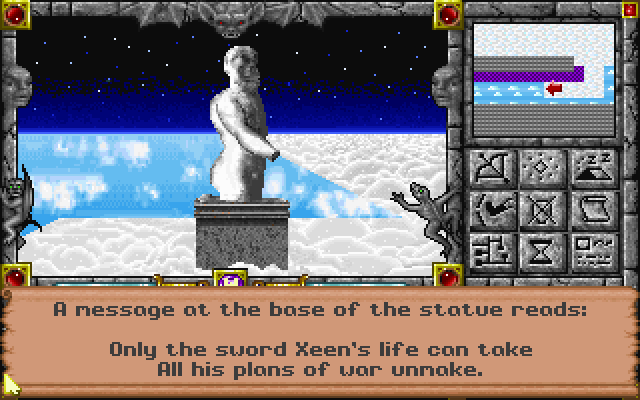Click the minimap display
The height and width of the screenshot is (400, 640).
coord(541,79)
